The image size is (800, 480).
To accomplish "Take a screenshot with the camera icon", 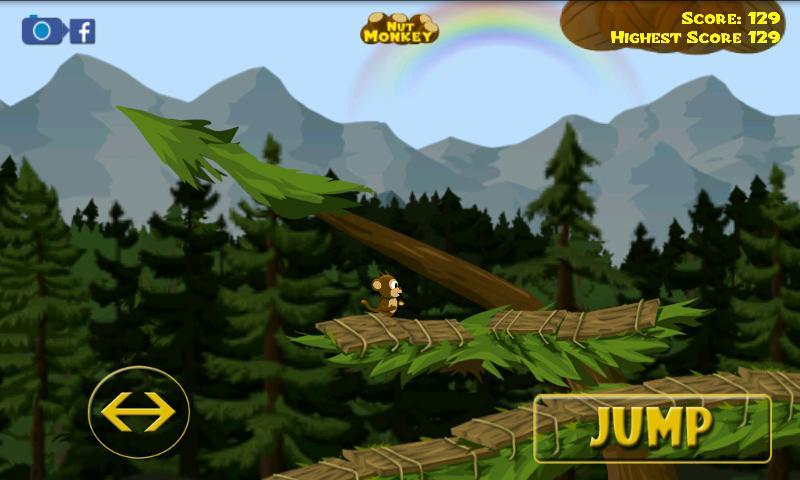I will pos(42,30).
